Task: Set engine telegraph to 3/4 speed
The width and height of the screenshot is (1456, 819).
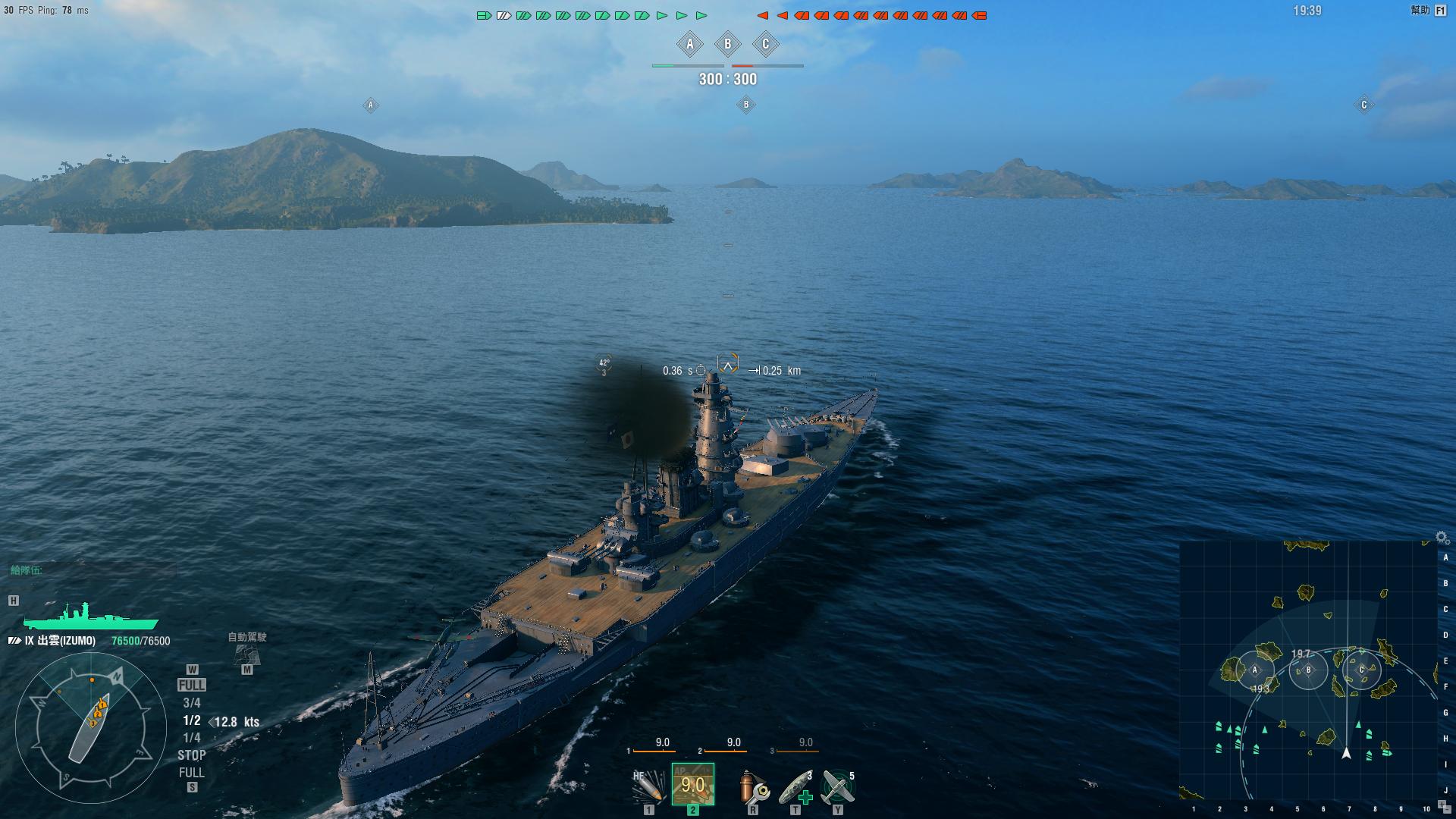Action: (191, 703)
